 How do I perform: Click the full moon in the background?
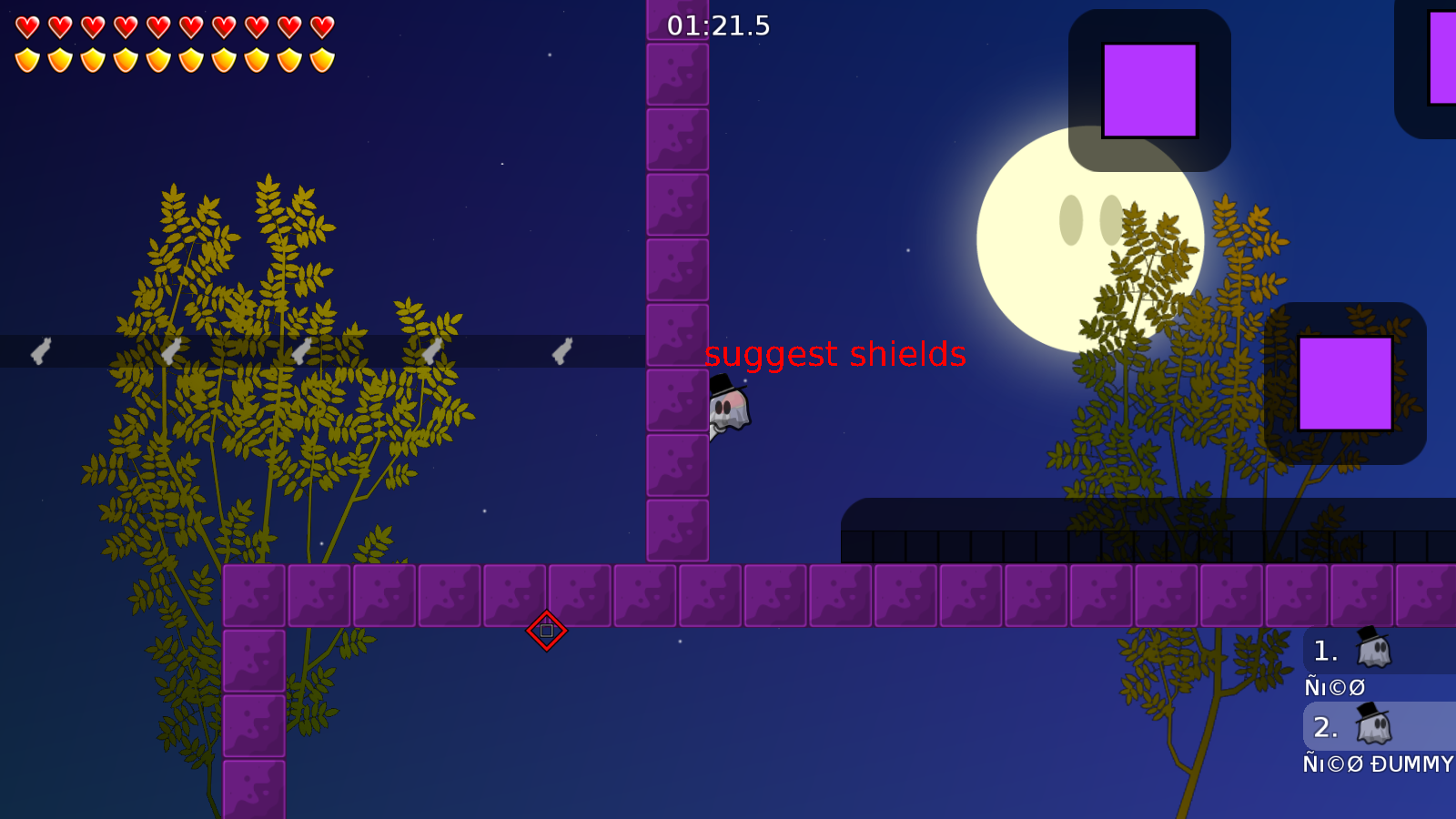[1090, 239]
